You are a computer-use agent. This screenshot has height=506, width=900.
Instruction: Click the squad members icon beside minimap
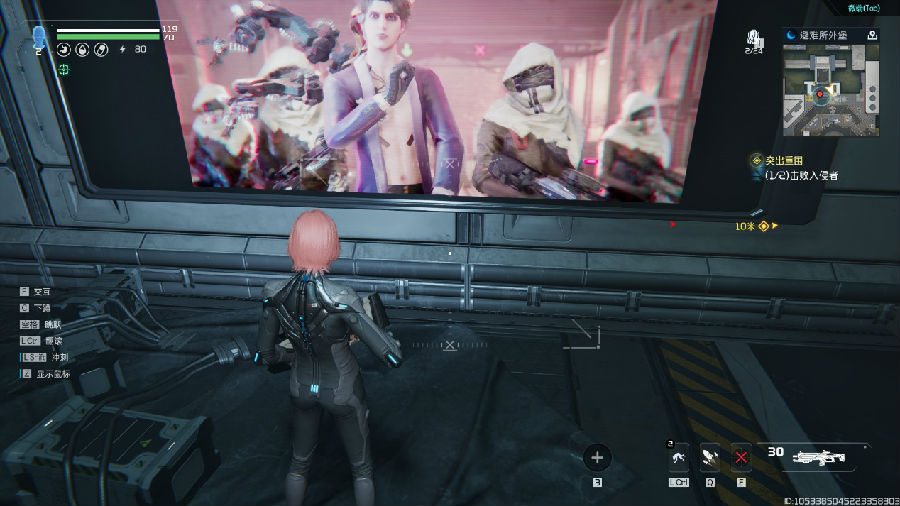click(x=756, y=41)
